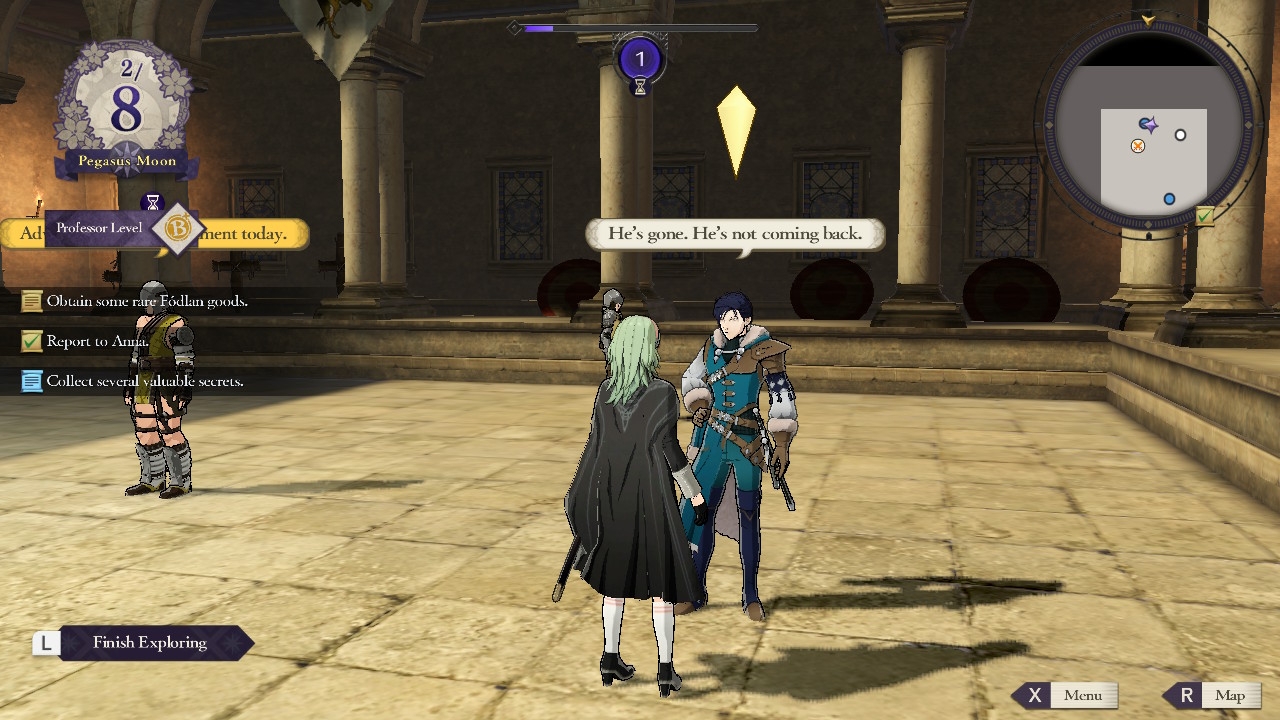This screenshot has height=720, width=1280.
Task: Select quest Collect several valuable secrets
Action: 144,381
